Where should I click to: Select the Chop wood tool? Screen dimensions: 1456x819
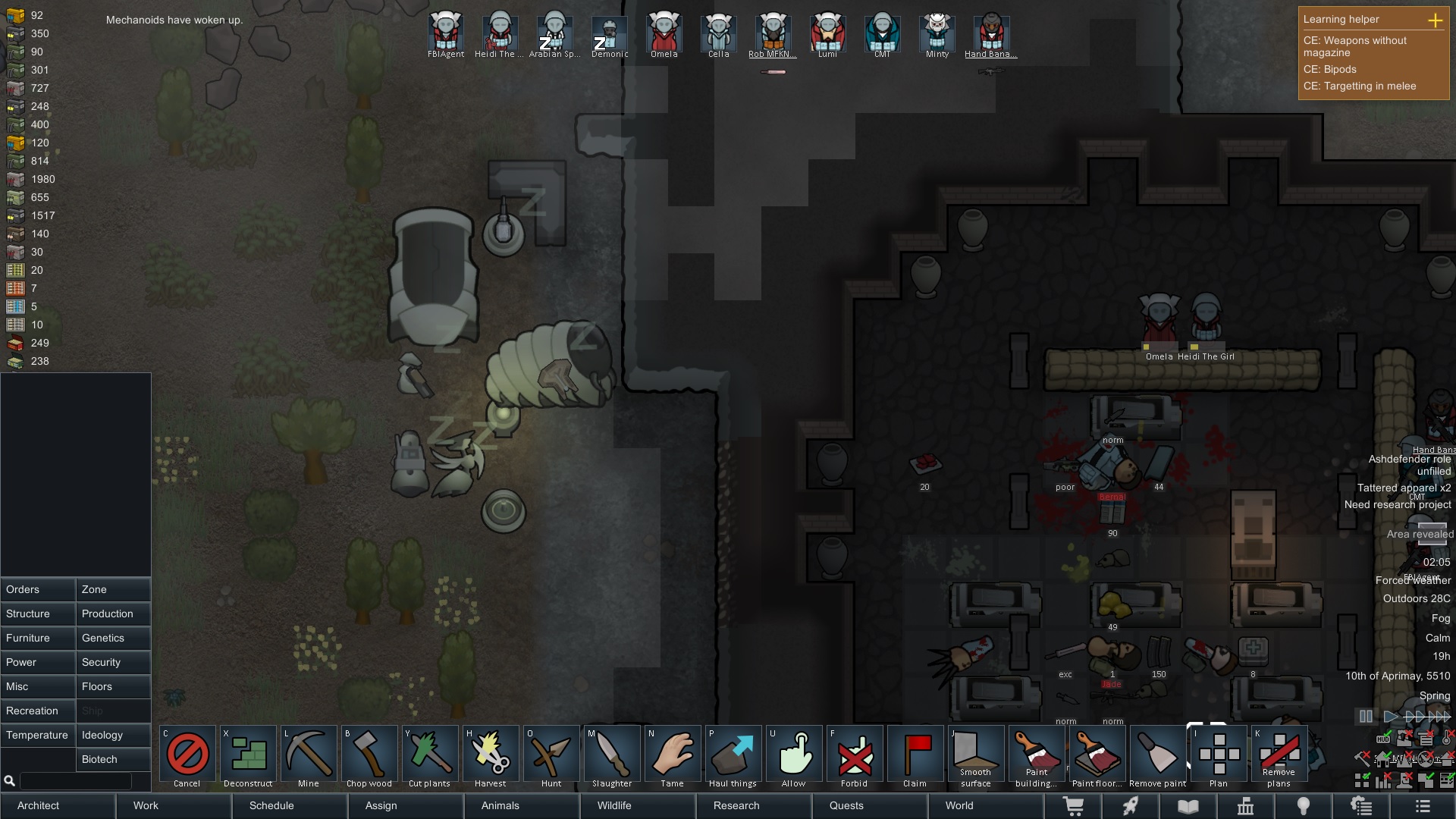point(369,754)
